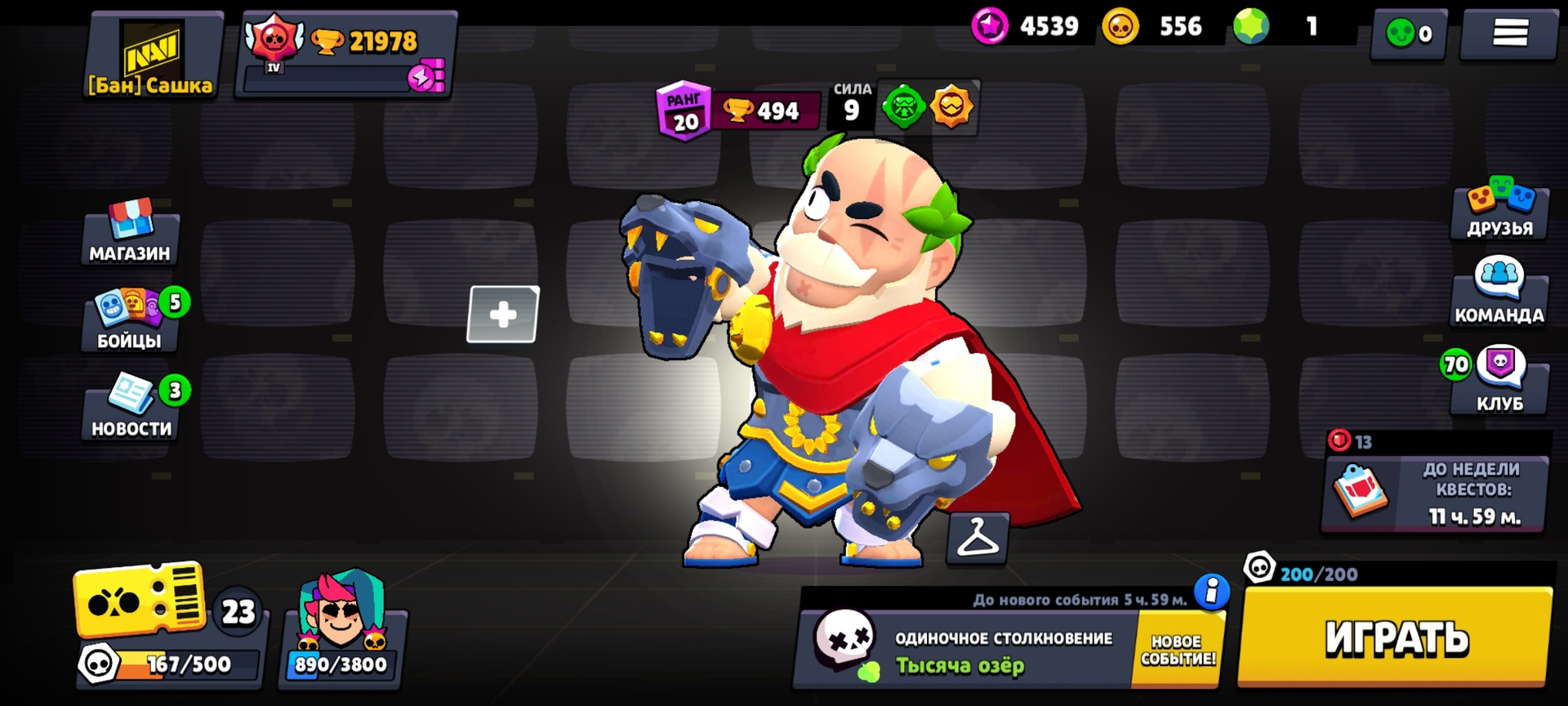Open the НОВОСТИ news panel
Image resolution: width=1568 pixels, height=706 pixels.
(x=131, y=408)
